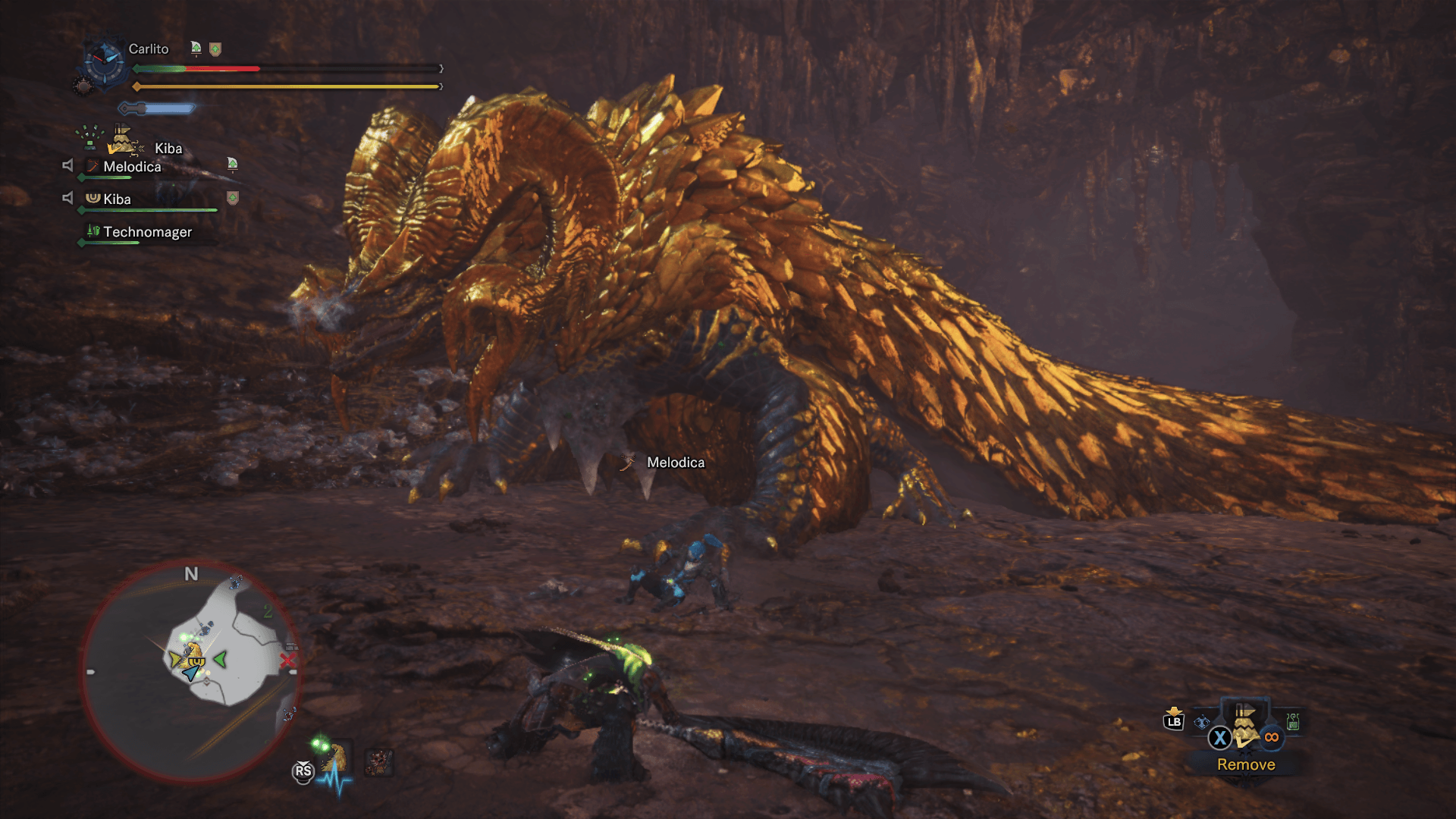Viewport: 1456px width, 819px height.
Task: Select party member Technomager in the list
Action: pos(147,232)
